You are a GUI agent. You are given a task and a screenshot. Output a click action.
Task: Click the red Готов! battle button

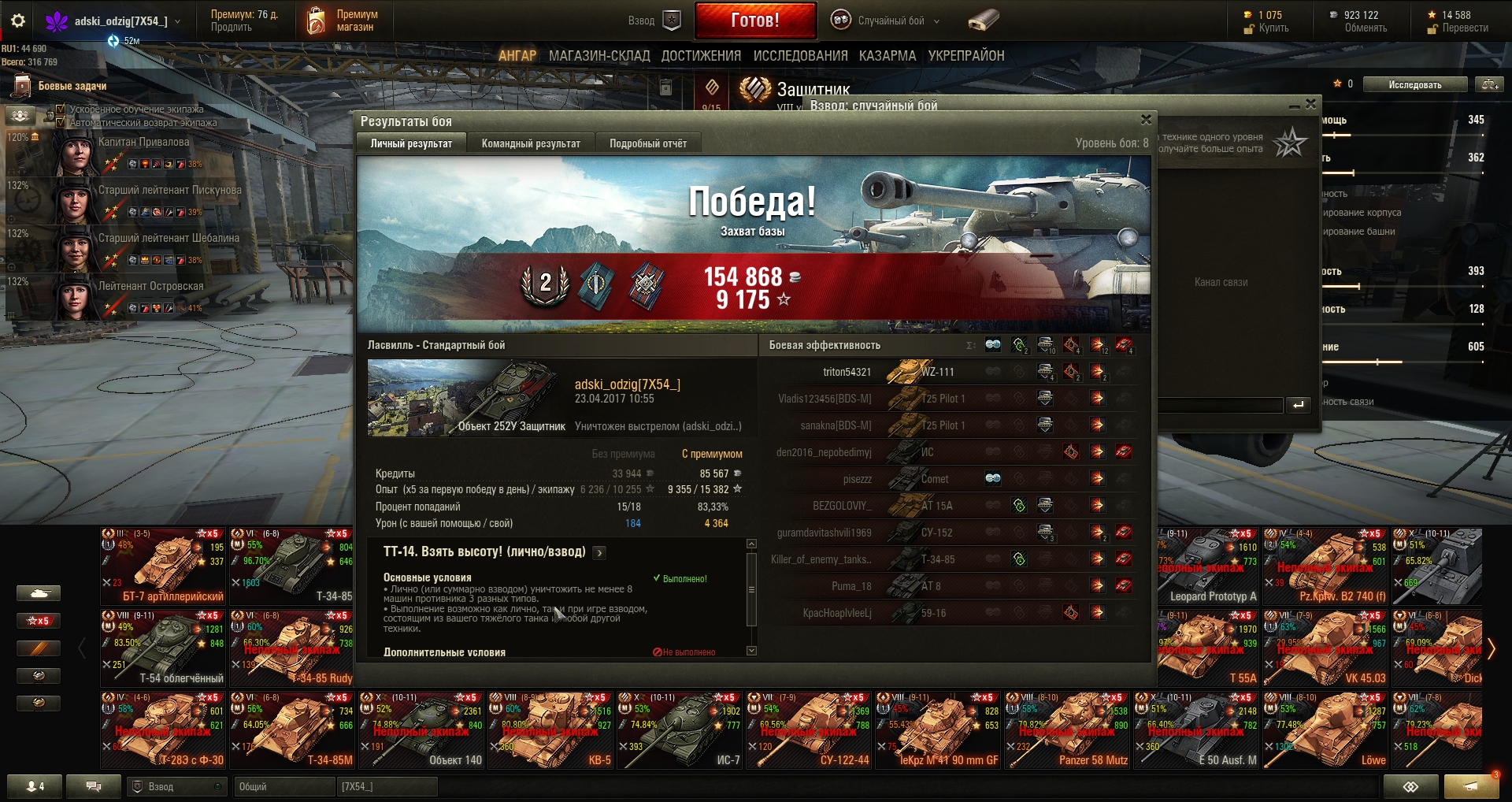coord(754,20)
